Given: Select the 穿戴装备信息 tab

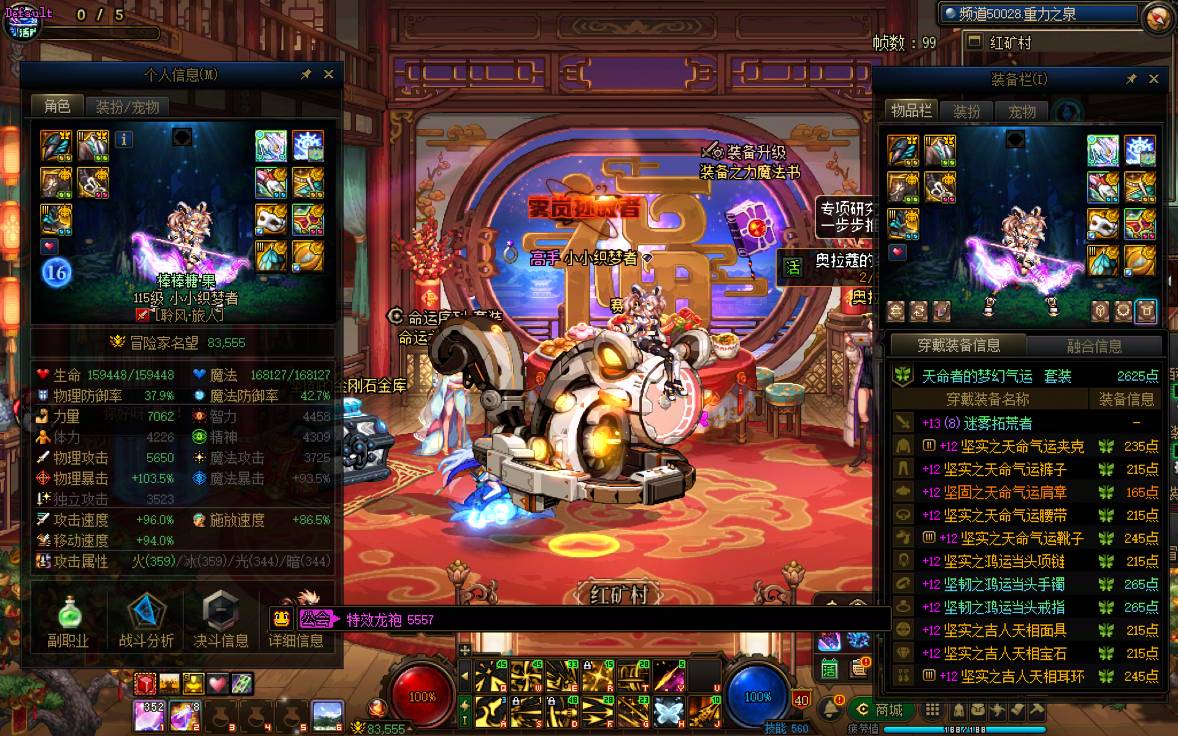Looking at the screenshot, I should [x=958, y=346].
